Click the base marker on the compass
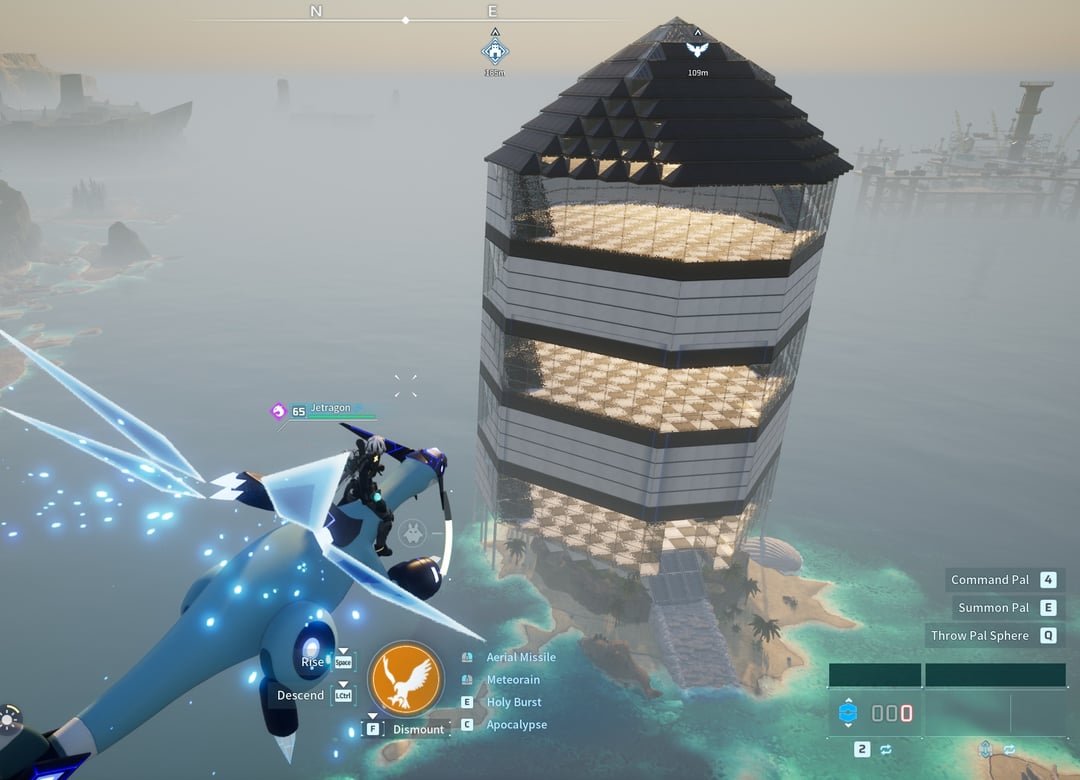The width and height of the screenshot is (1080, 780). click(494, 51)
